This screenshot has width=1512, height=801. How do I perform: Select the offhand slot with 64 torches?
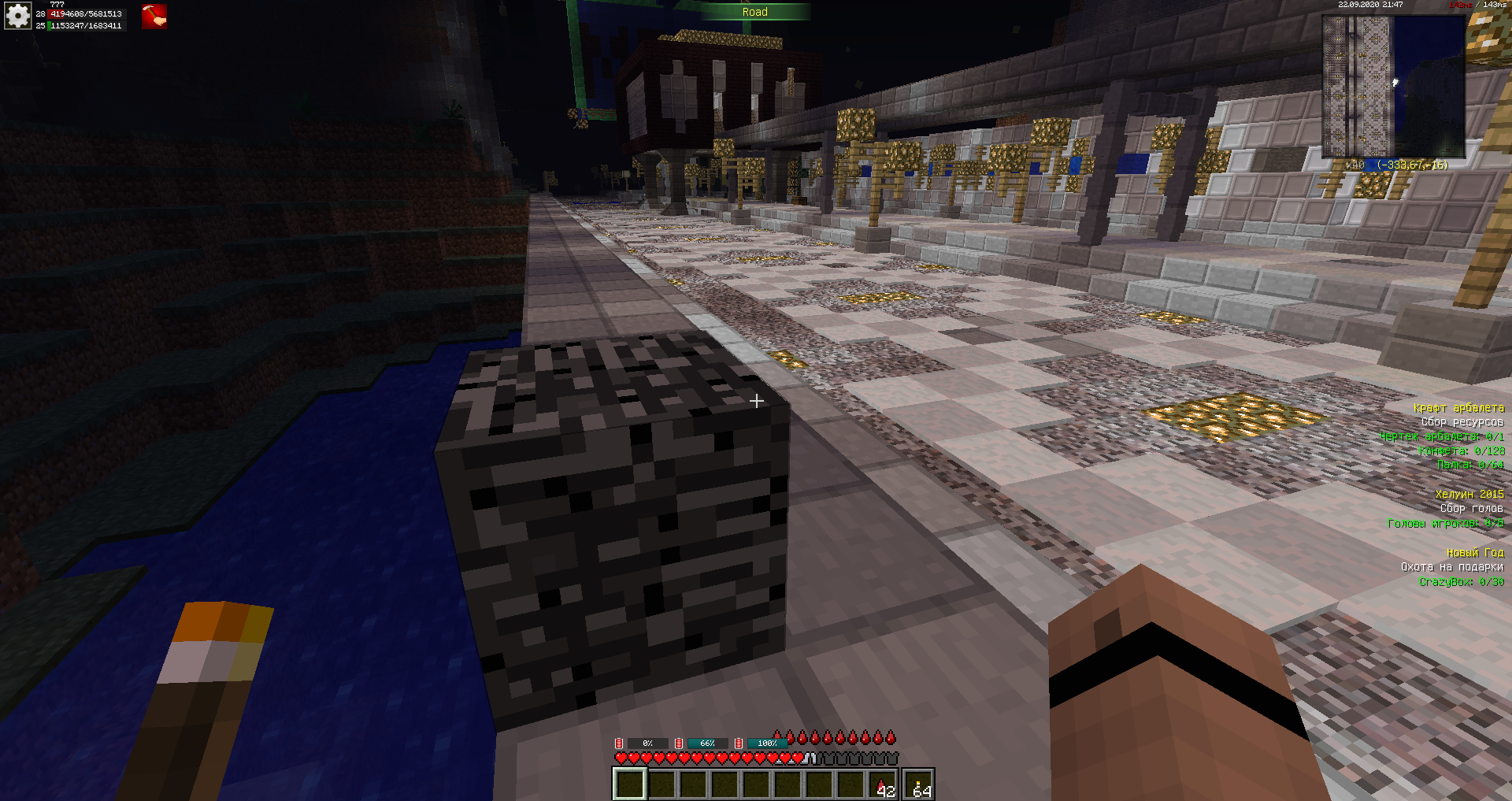coord(919,784)
